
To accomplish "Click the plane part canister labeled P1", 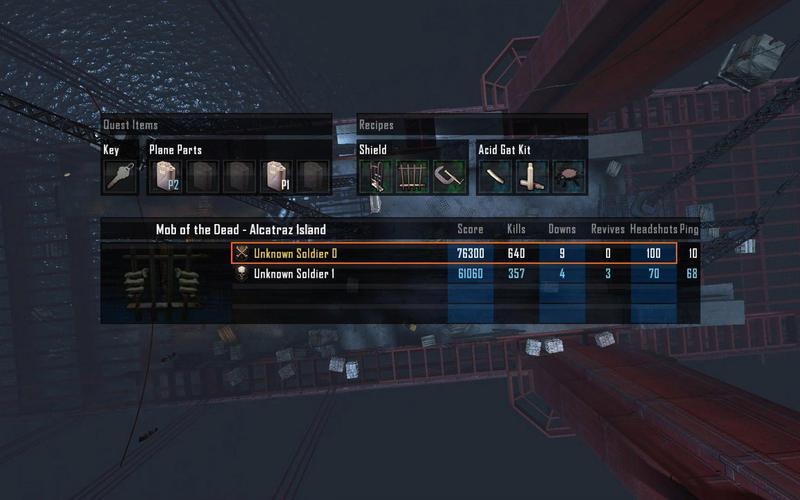I will click(x=276, y=177).
